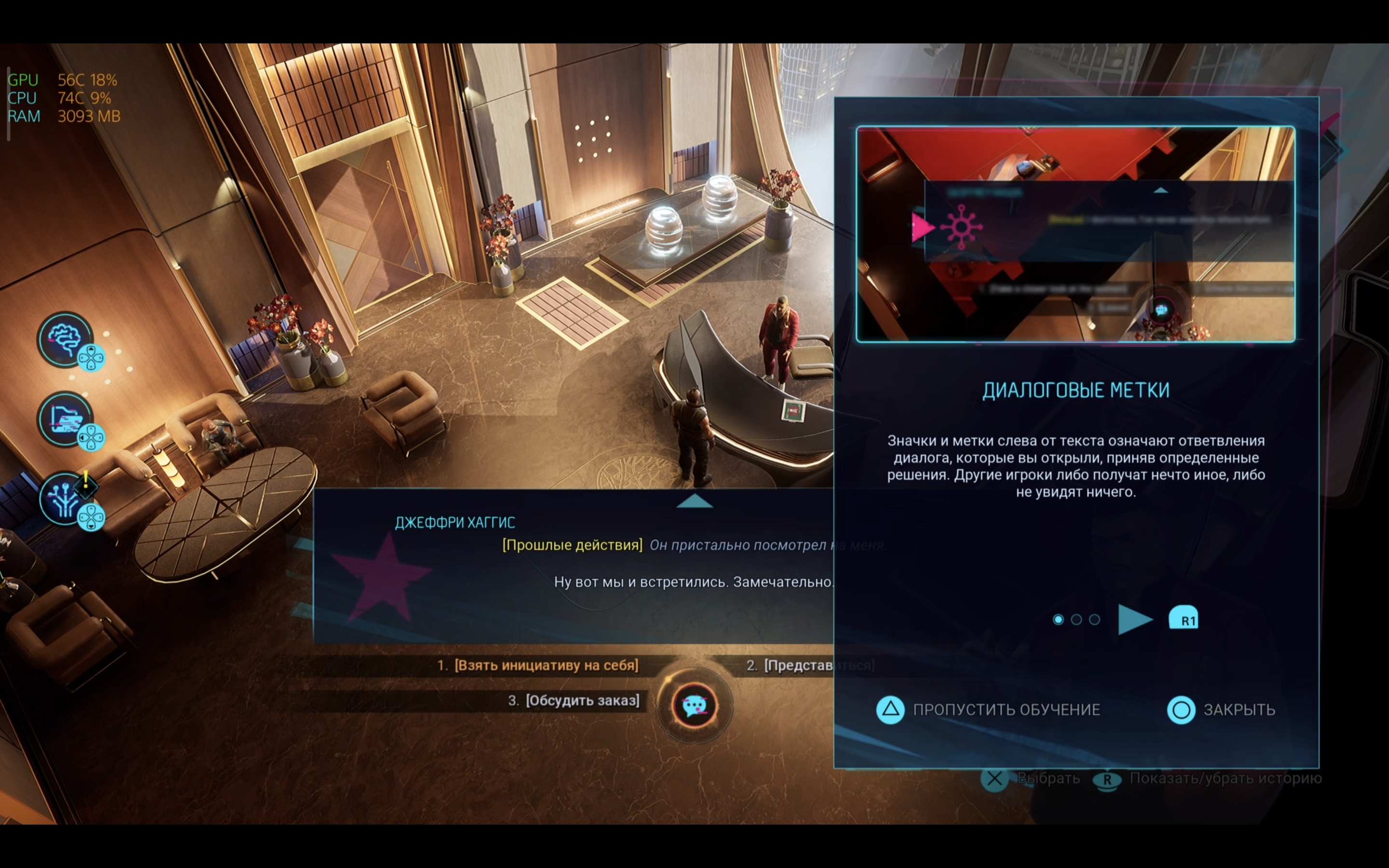Image resolution: width=1389 pixels, height=868 pixels.
Task: Jump to the second tutorial page dot
Action: click(x=1076, y=620)
